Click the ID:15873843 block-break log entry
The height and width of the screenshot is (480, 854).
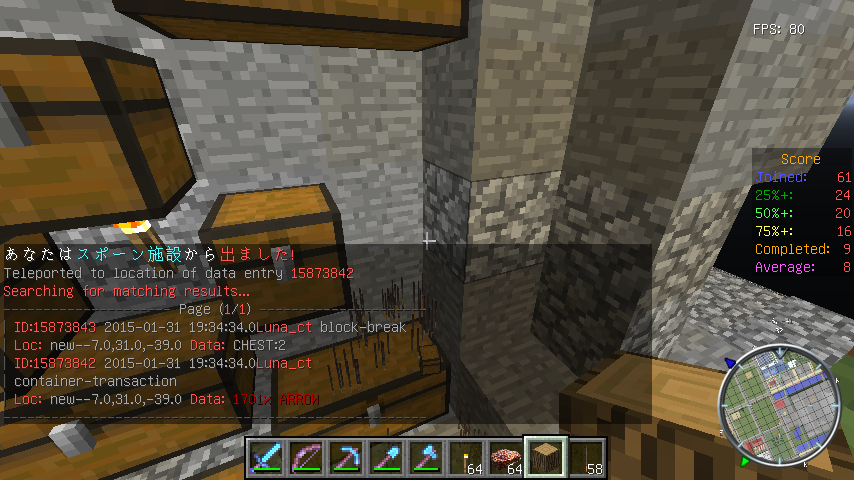point(205,327)
